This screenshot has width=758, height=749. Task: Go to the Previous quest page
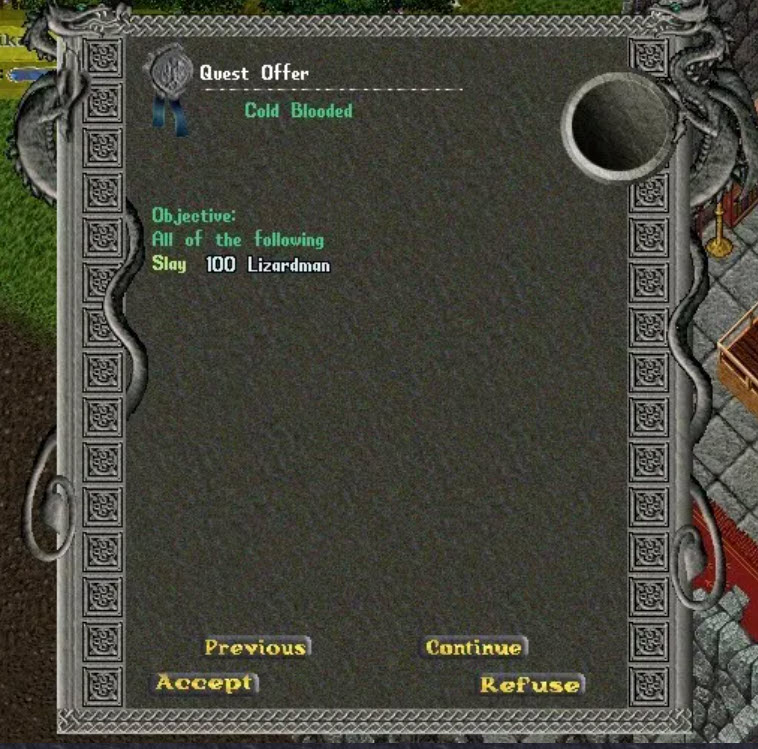(256, 647)
